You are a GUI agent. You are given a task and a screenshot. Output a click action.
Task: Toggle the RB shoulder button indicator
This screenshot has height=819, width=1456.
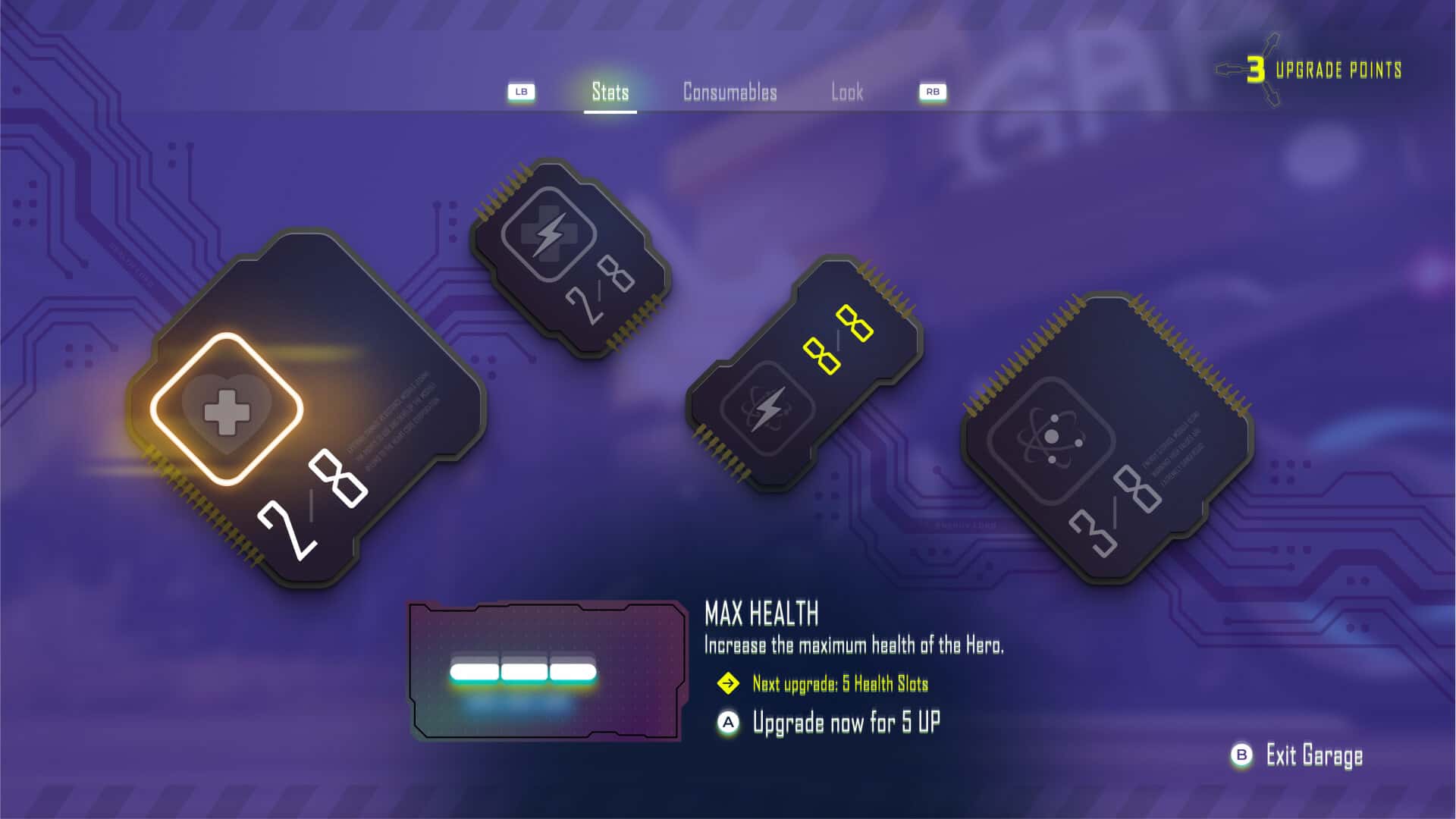[933, 90]
